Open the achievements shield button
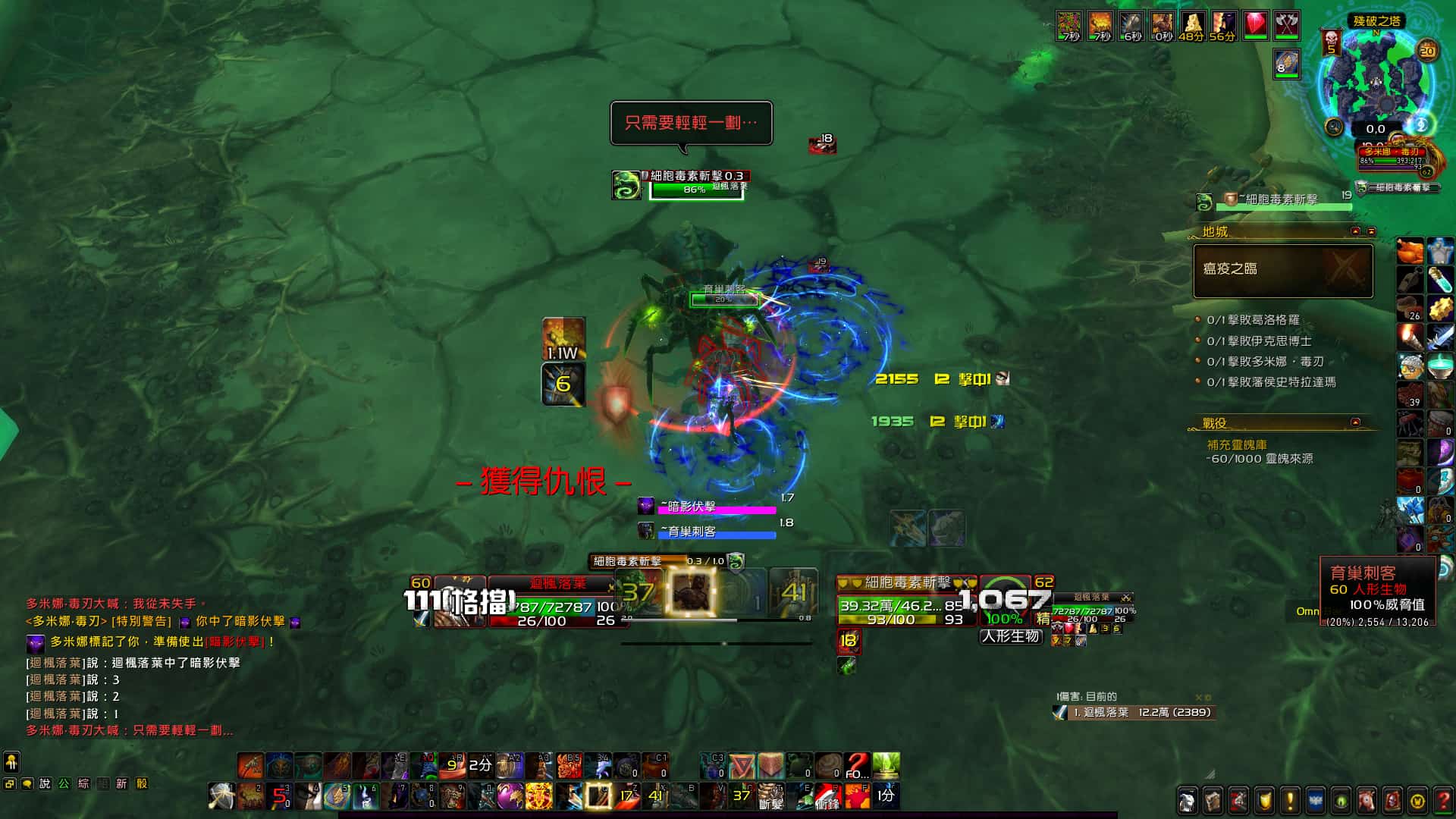The height and width of the screenshot is (819, 1456). (x=1264, y=800)
